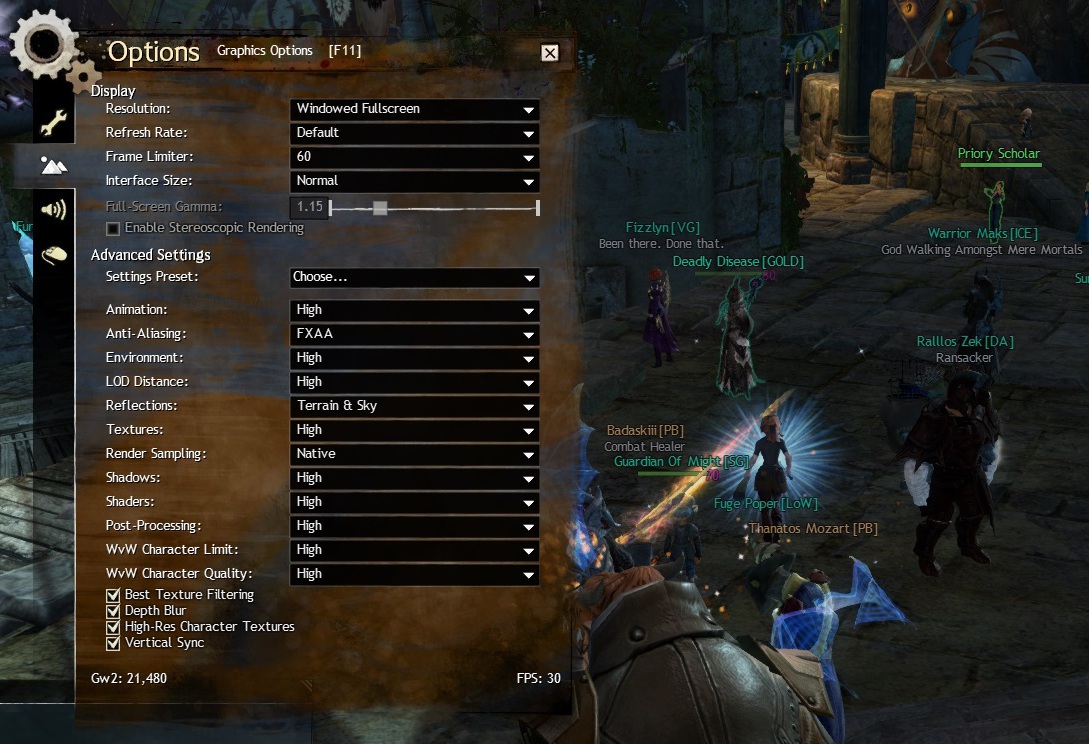
Task: Uncheck Best Texture Filtering
Action: pos(113,595)
